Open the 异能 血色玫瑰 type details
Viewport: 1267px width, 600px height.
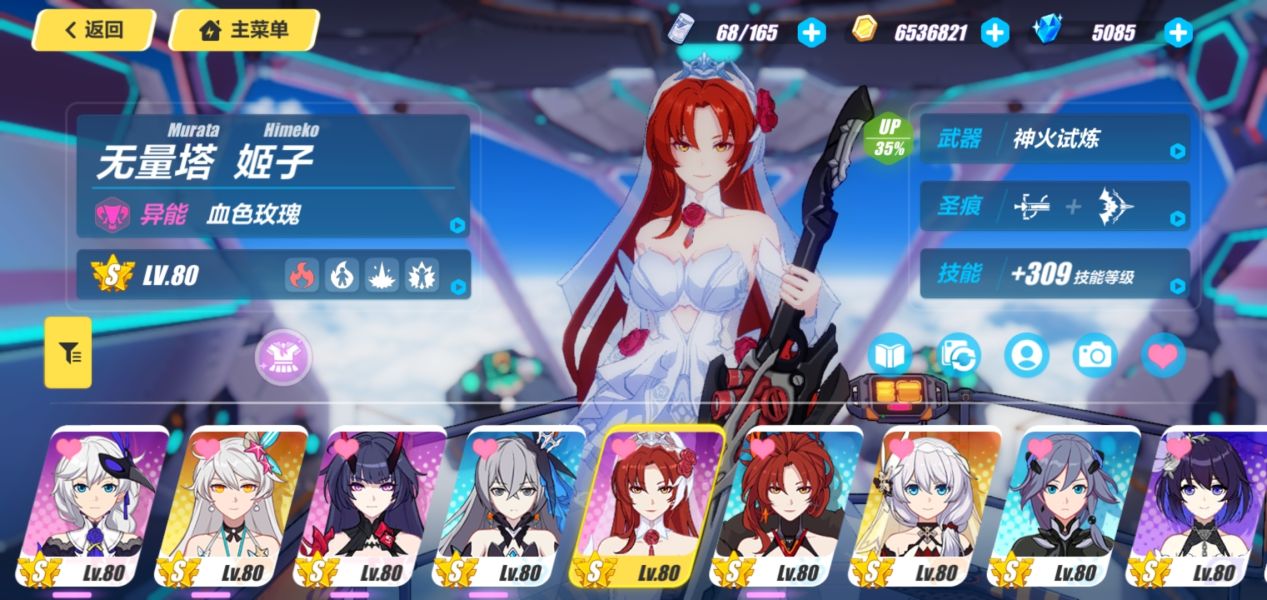pos(273,215)
